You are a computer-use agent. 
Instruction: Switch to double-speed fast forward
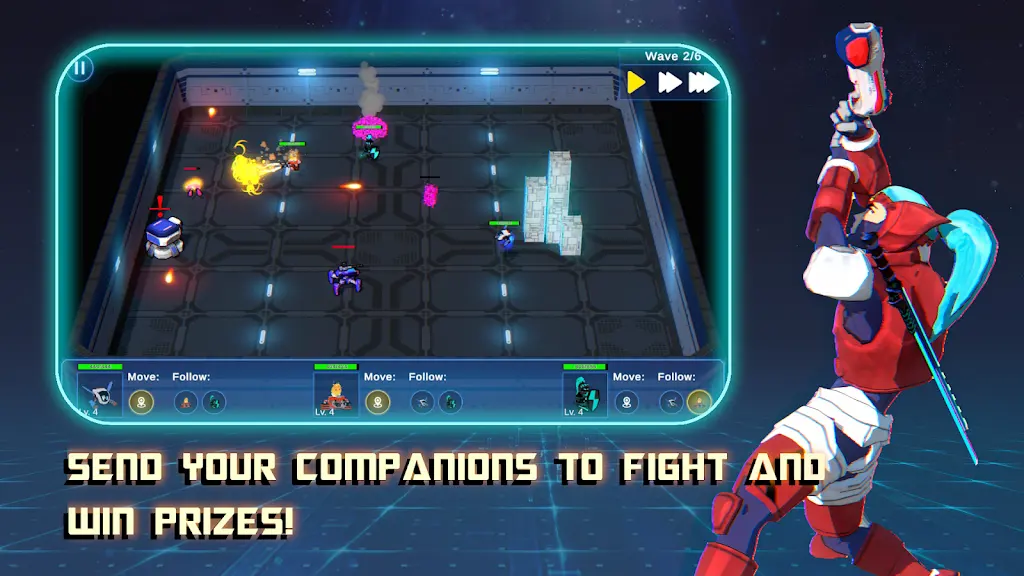(x=668, y=82)
